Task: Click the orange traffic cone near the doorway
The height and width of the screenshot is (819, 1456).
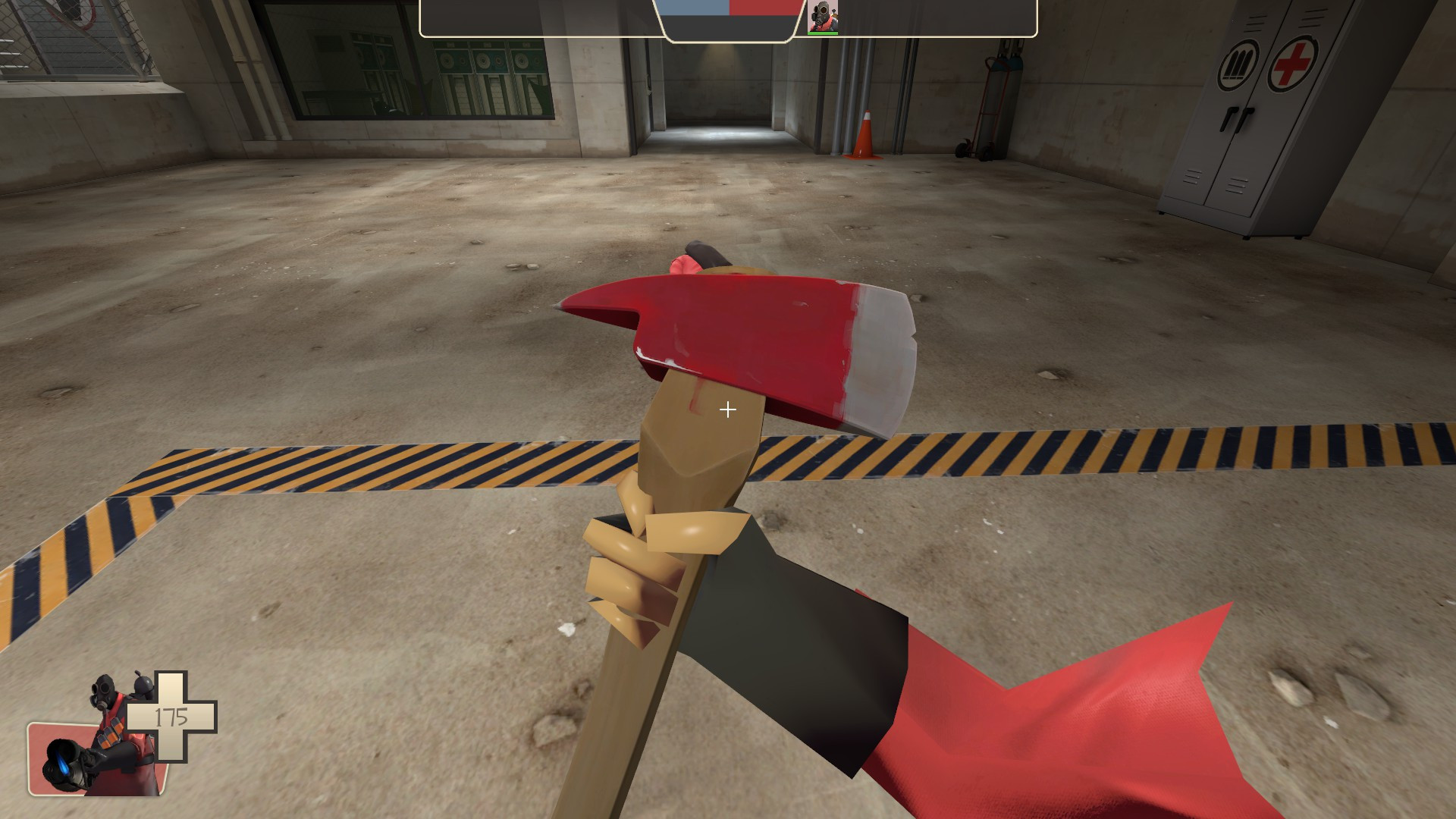Action: [864, 136]
